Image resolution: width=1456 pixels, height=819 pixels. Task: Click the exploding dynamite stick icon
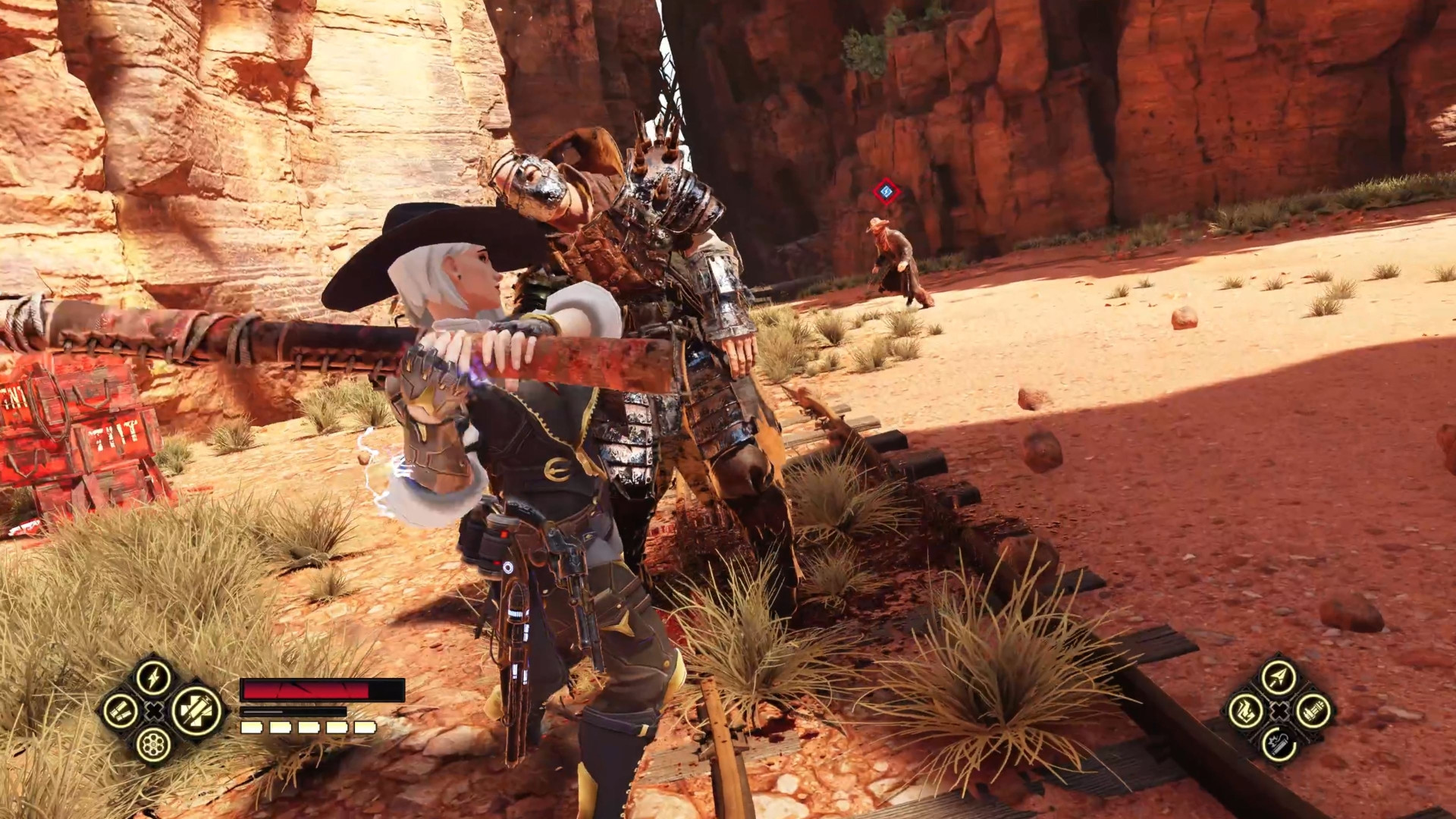click(x=1278, y=744)
